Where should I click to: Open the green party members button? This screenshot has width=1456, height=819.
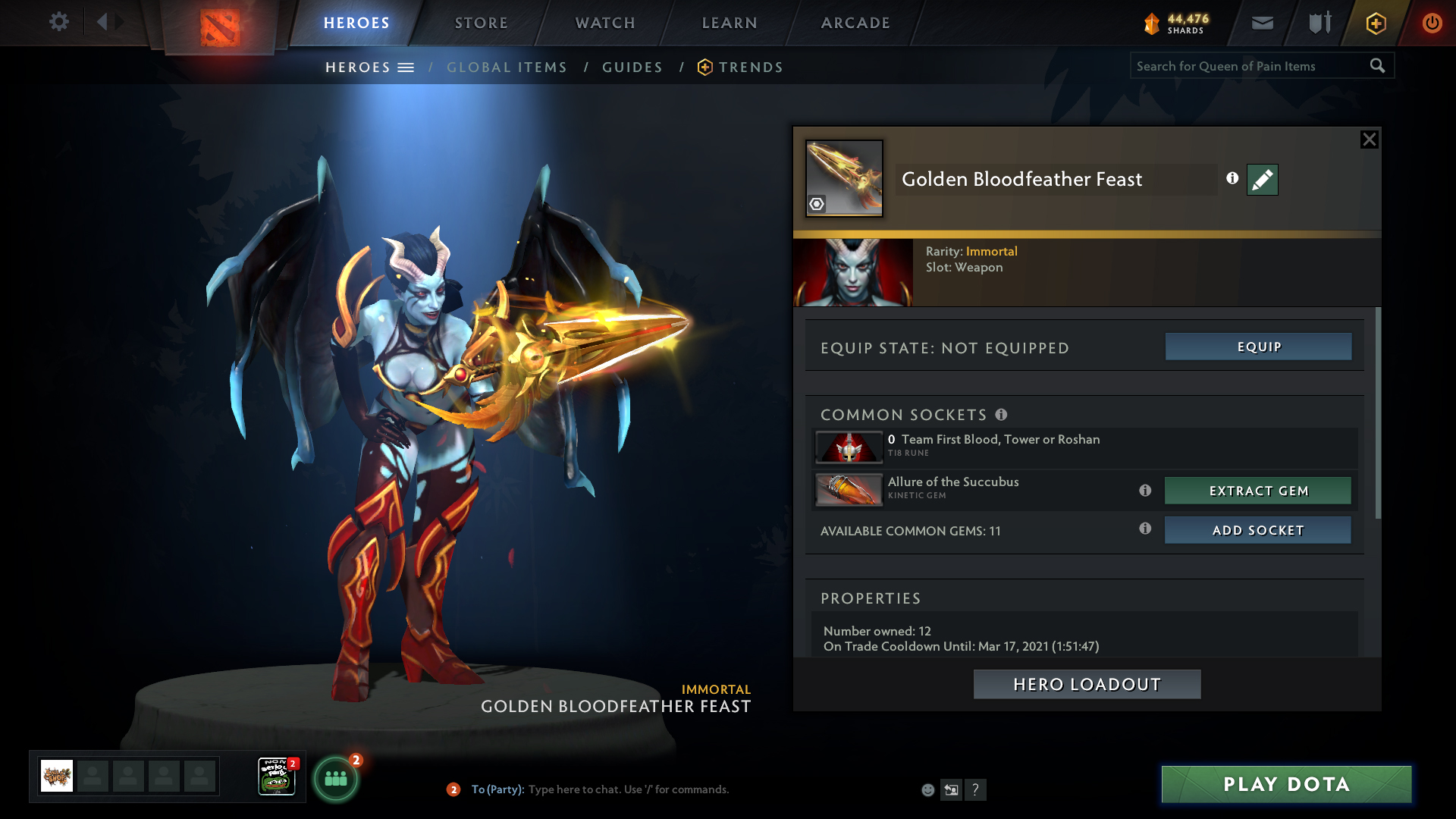pos(335,778)
